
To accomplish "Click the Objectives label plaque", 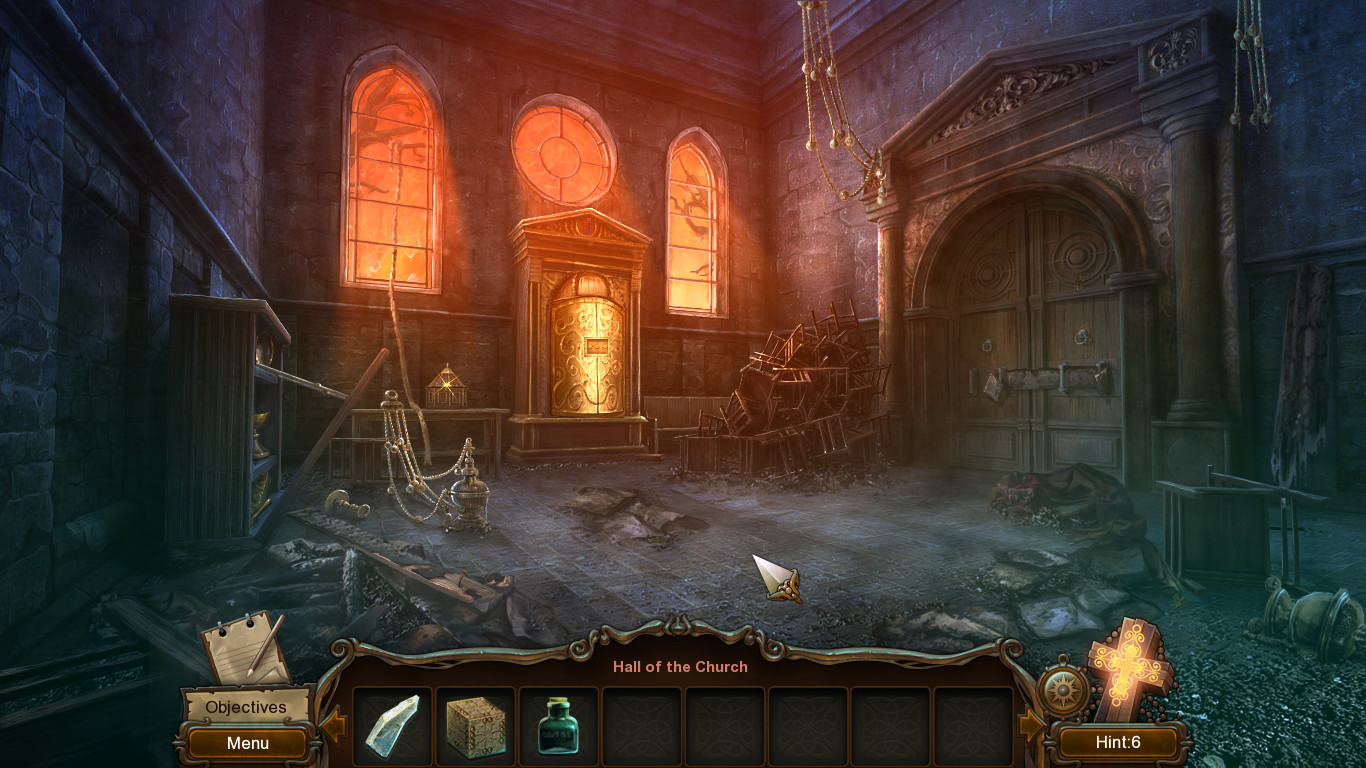I will pos(245,707).
